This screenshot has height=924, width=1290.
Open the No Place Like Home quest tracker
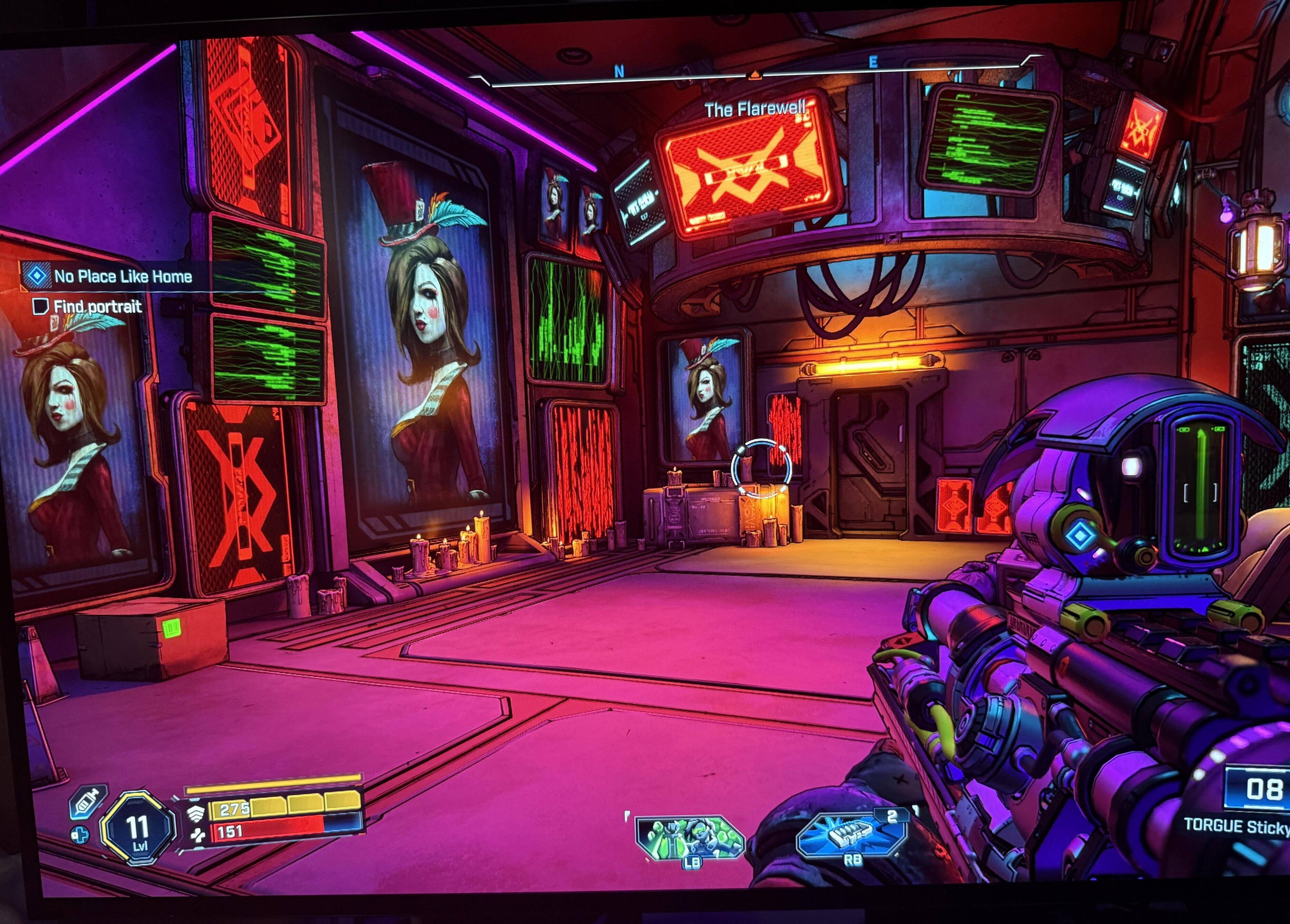point(122,277)
